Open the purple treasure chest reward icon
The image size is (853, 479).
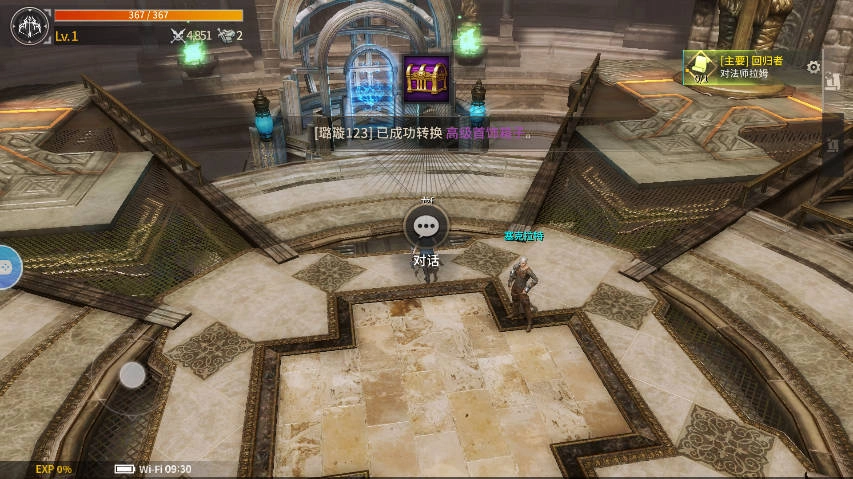pyautogui.click(x=426, y=78)
